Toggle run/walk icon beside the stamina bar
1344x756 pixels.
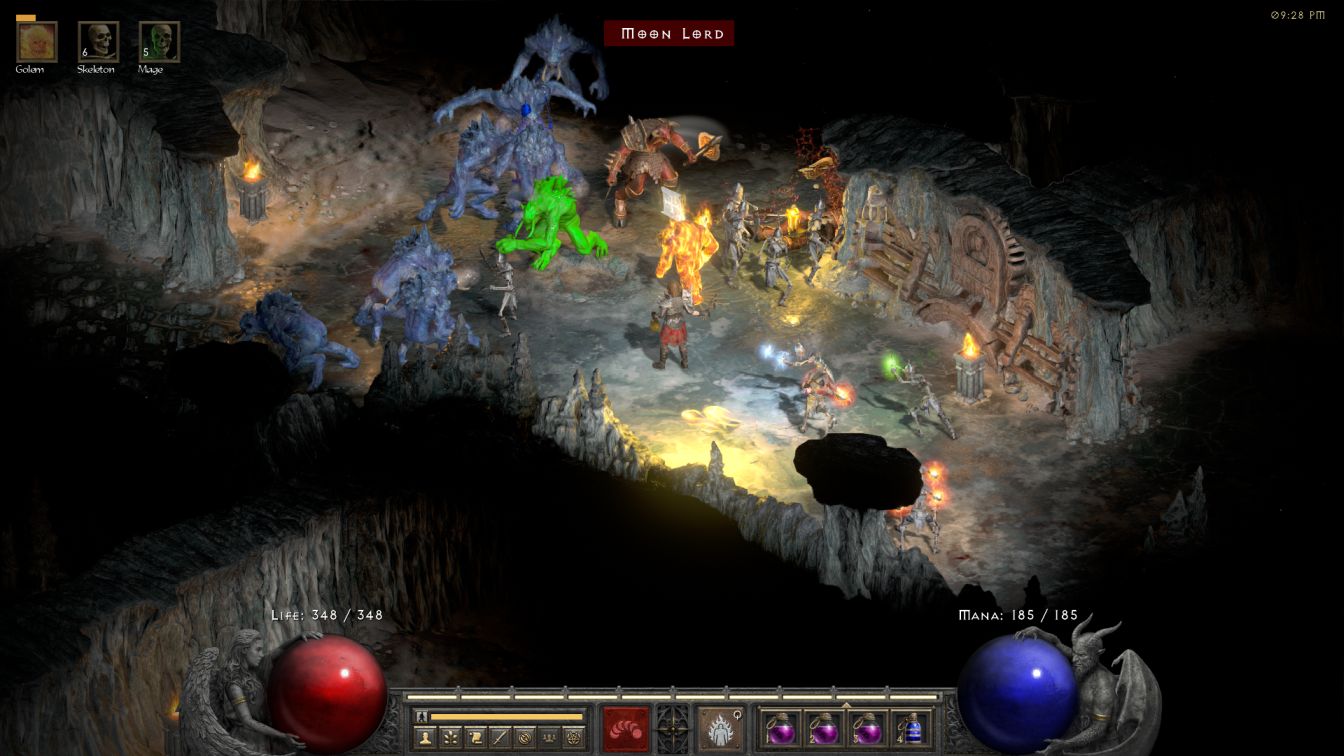tap(423, 716)
